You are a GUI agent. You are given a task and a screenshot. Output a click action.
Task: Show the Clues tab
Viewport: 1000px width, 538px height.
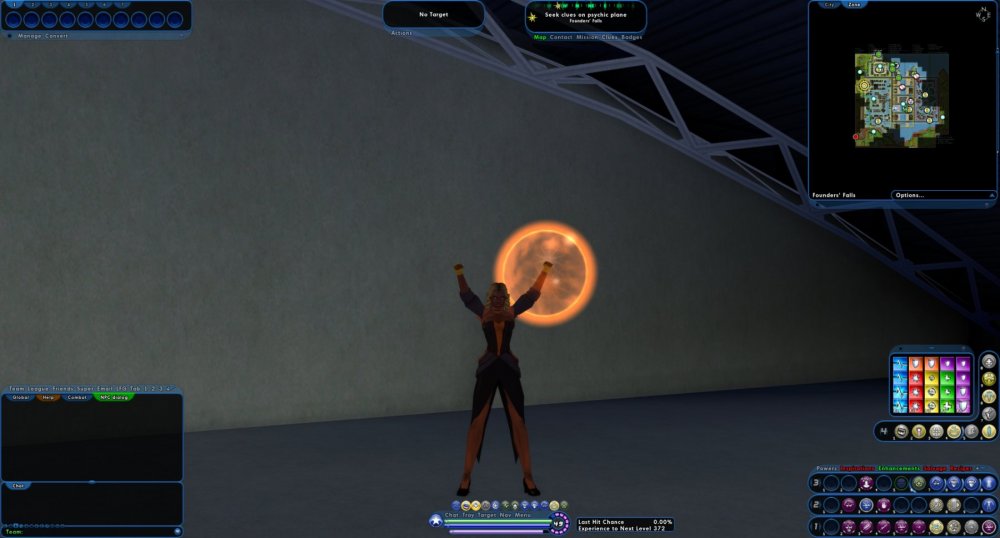pyautogui.click(x=611, y=37)
